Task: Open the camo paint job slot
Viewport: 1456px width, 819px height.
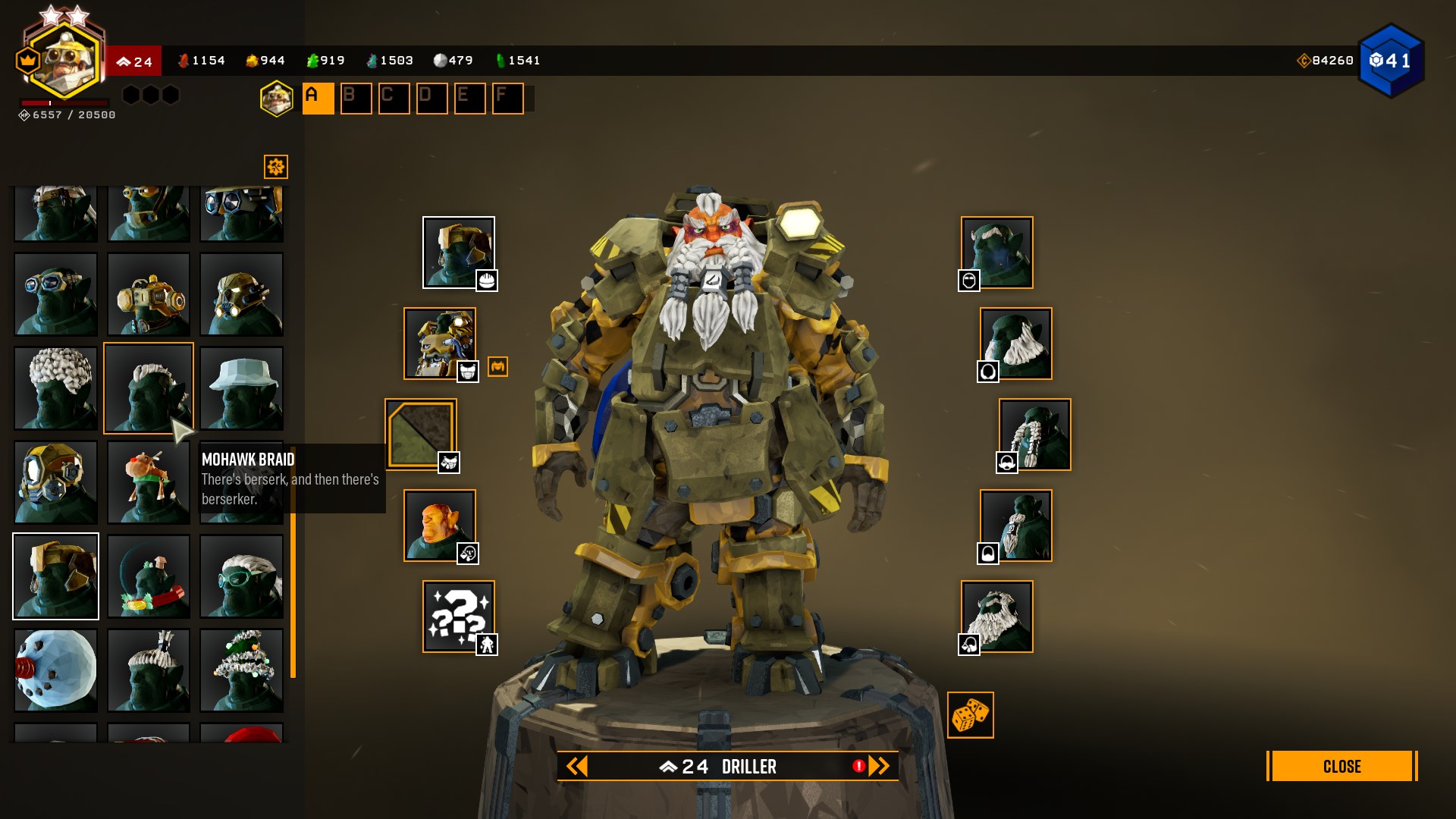Action: (x=421, y=435)
